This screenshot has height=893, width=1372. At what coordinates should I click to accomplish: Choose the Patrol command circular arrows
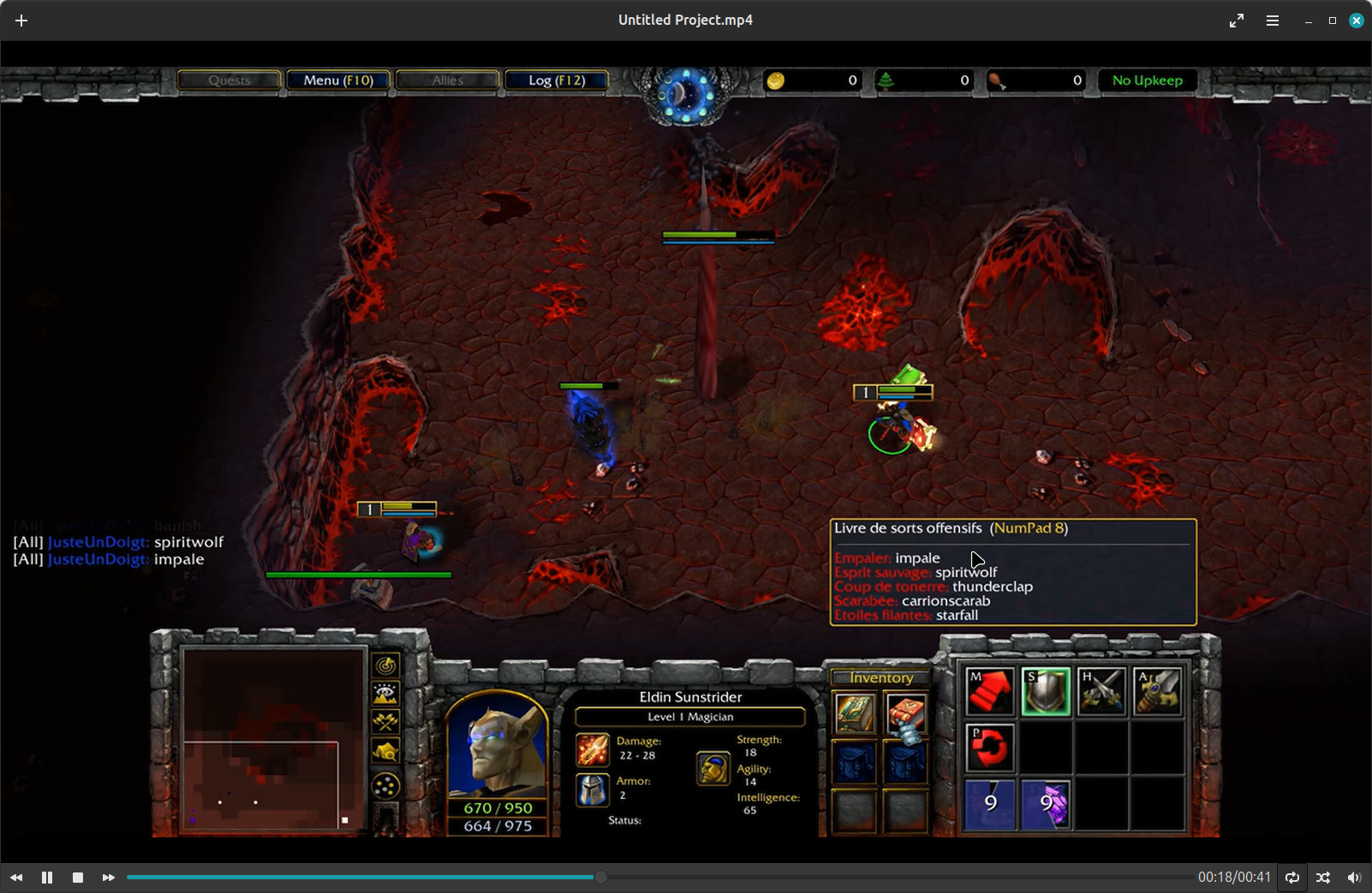[989, 747]
